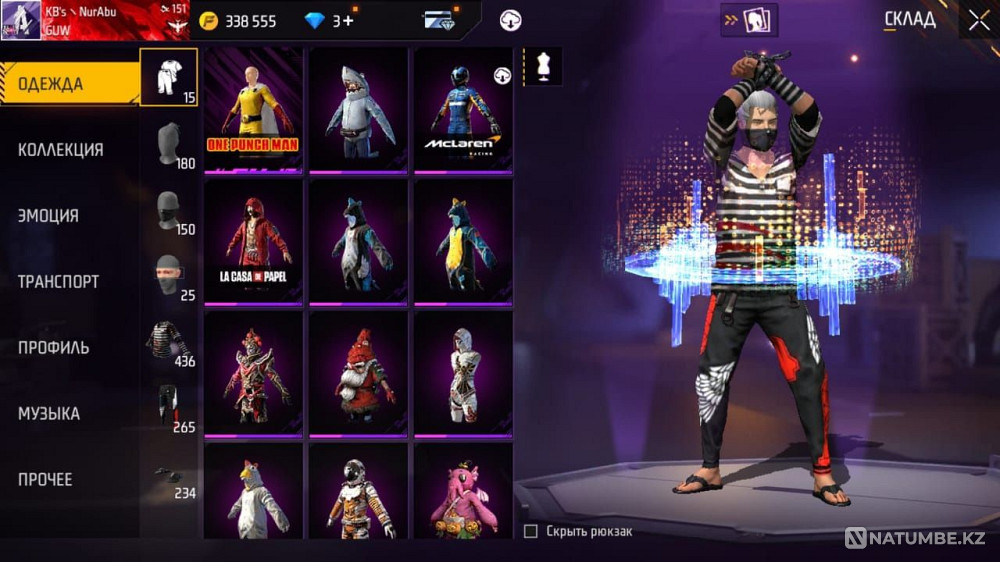Open the Профиль section
This screenshot has width=1000, height=562.
tap(54, 348)
